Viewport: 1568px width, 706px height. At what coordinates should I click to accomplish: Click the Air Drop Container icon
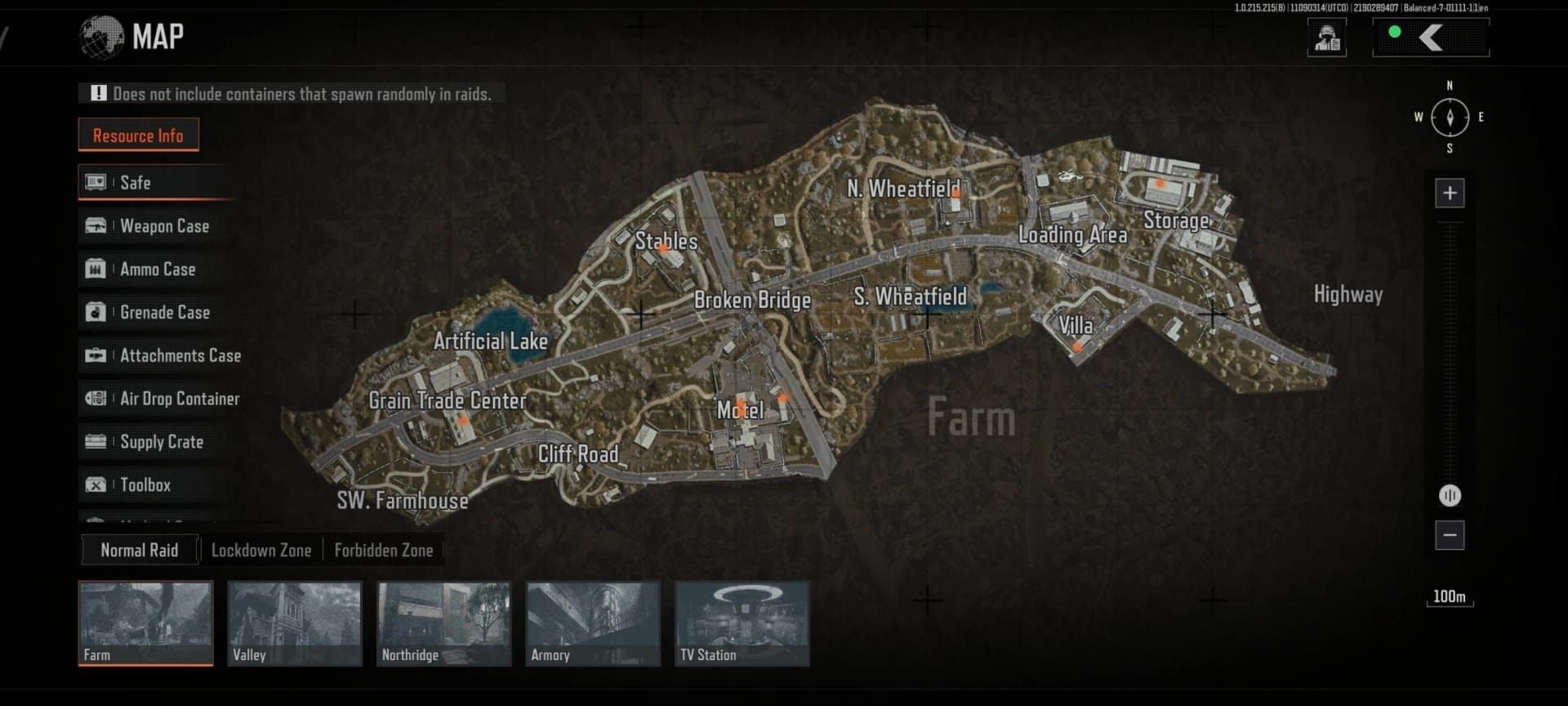pos(96,399)
